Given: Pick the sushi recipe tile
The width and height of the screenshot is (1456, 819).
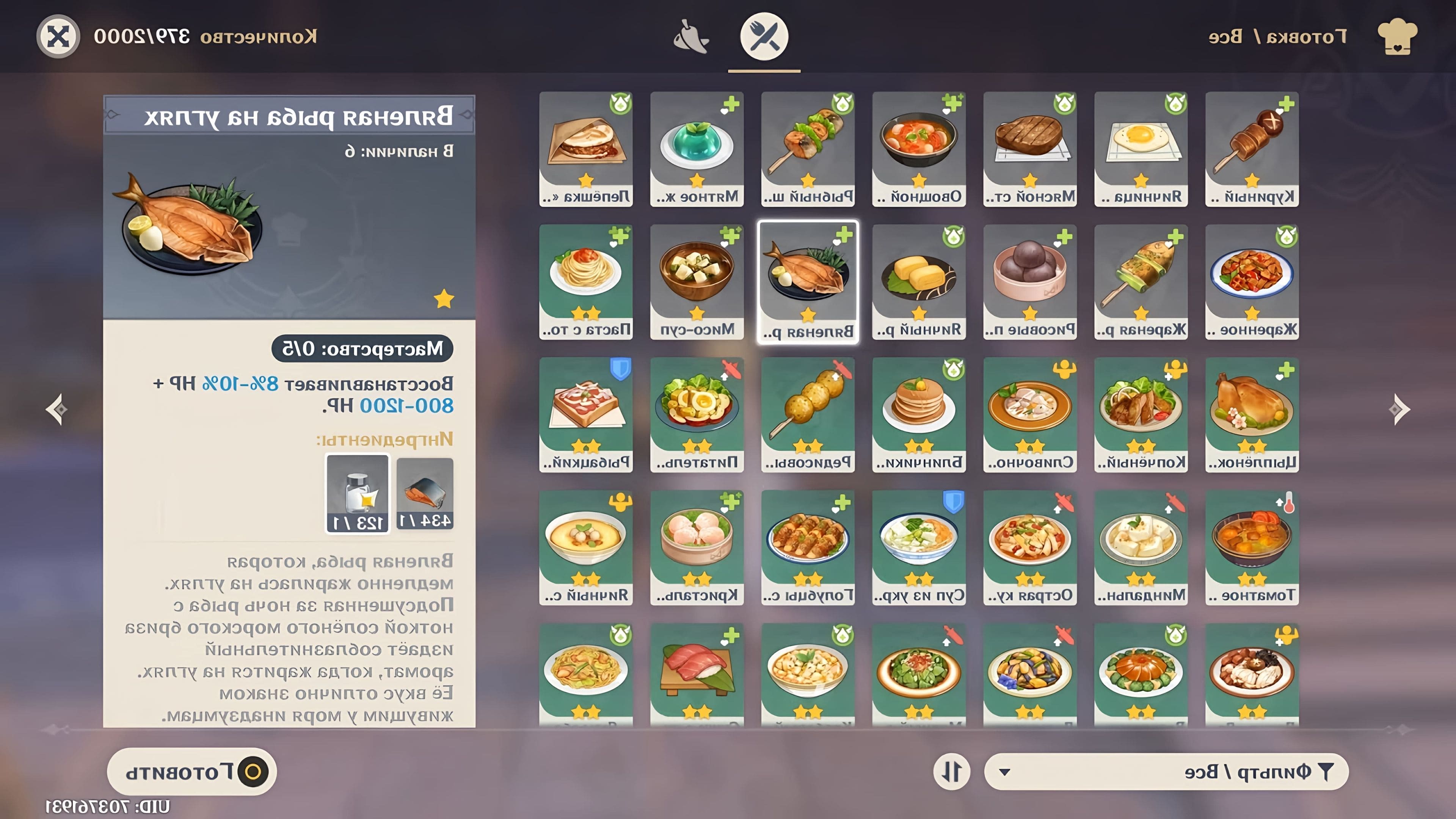Looking at the screenshot, I should point(697,674).
